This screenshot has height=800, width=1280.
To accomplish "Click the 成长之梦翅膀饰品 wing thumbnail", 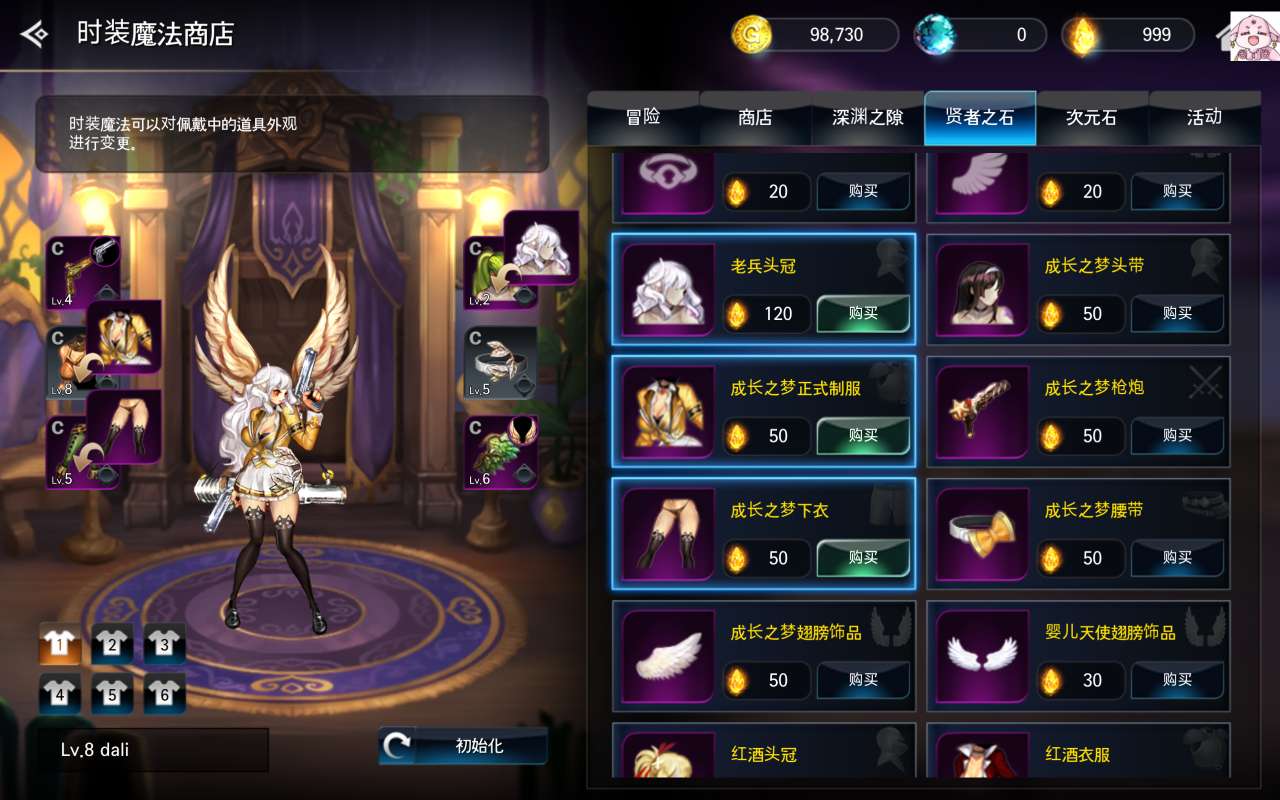I will 665,655.
